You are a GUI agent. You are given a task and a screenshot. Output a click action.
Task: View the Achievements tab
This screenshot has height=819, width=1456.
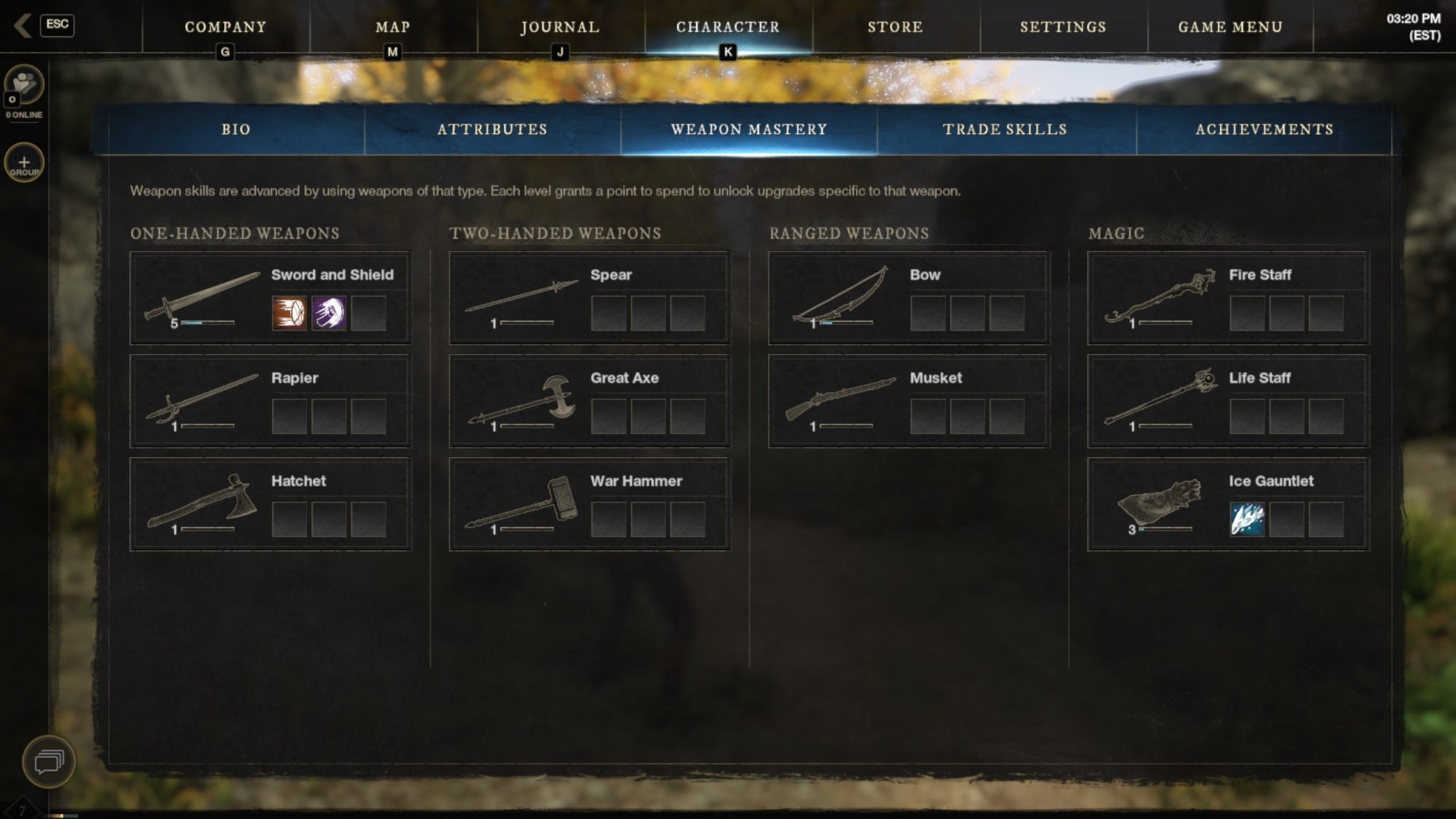click(1263, 129)
